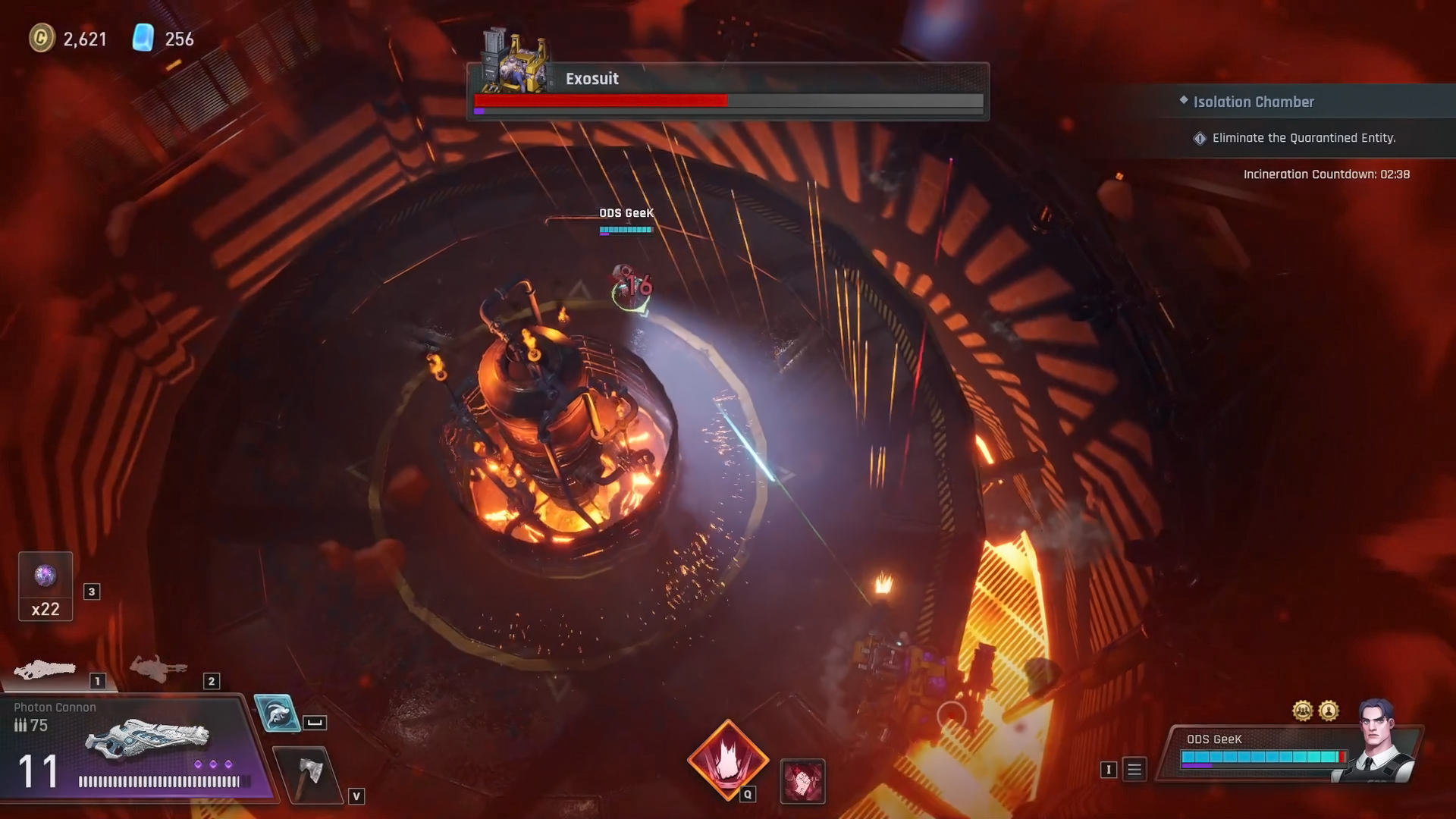The height and width of the screenshot is (819, 1456).
Task: Activate the blue dash ability icon
Action: click(x=277, y=713)
